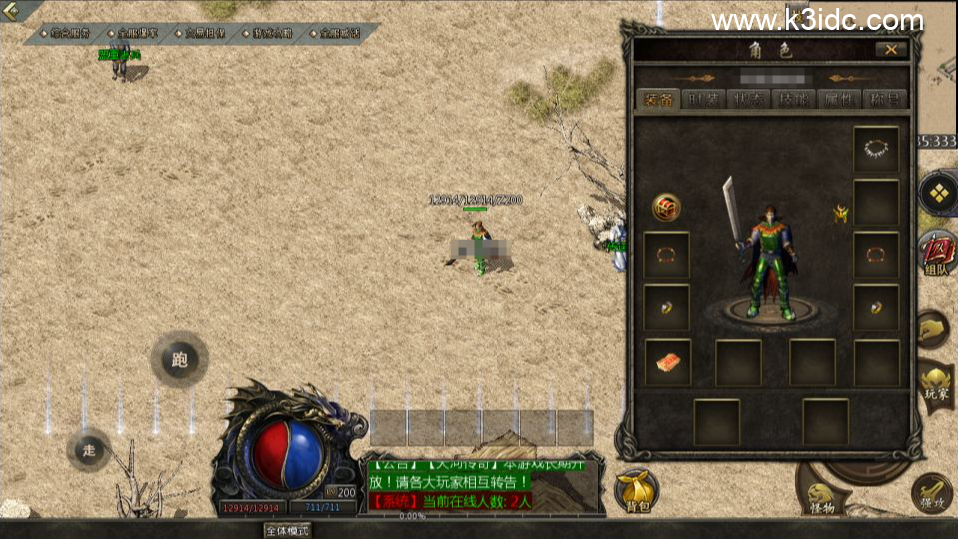958x539 pixels.
Task: Click the treasure chest icon in character panel
Action: pos(666,207)
